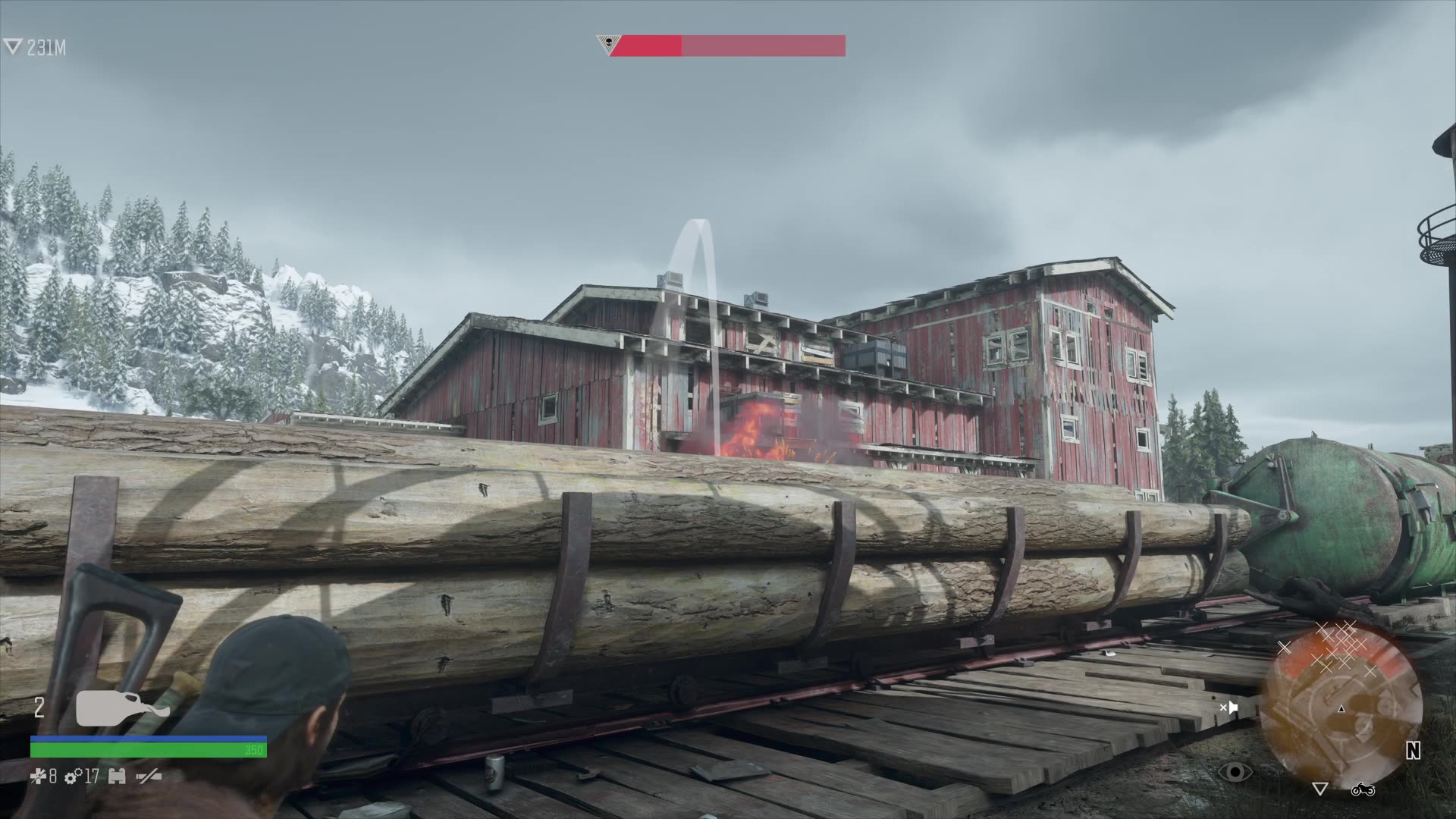Click the binoculars icon in status row
Viewport: 1456px width, 819px height.
tap(117, 777)
